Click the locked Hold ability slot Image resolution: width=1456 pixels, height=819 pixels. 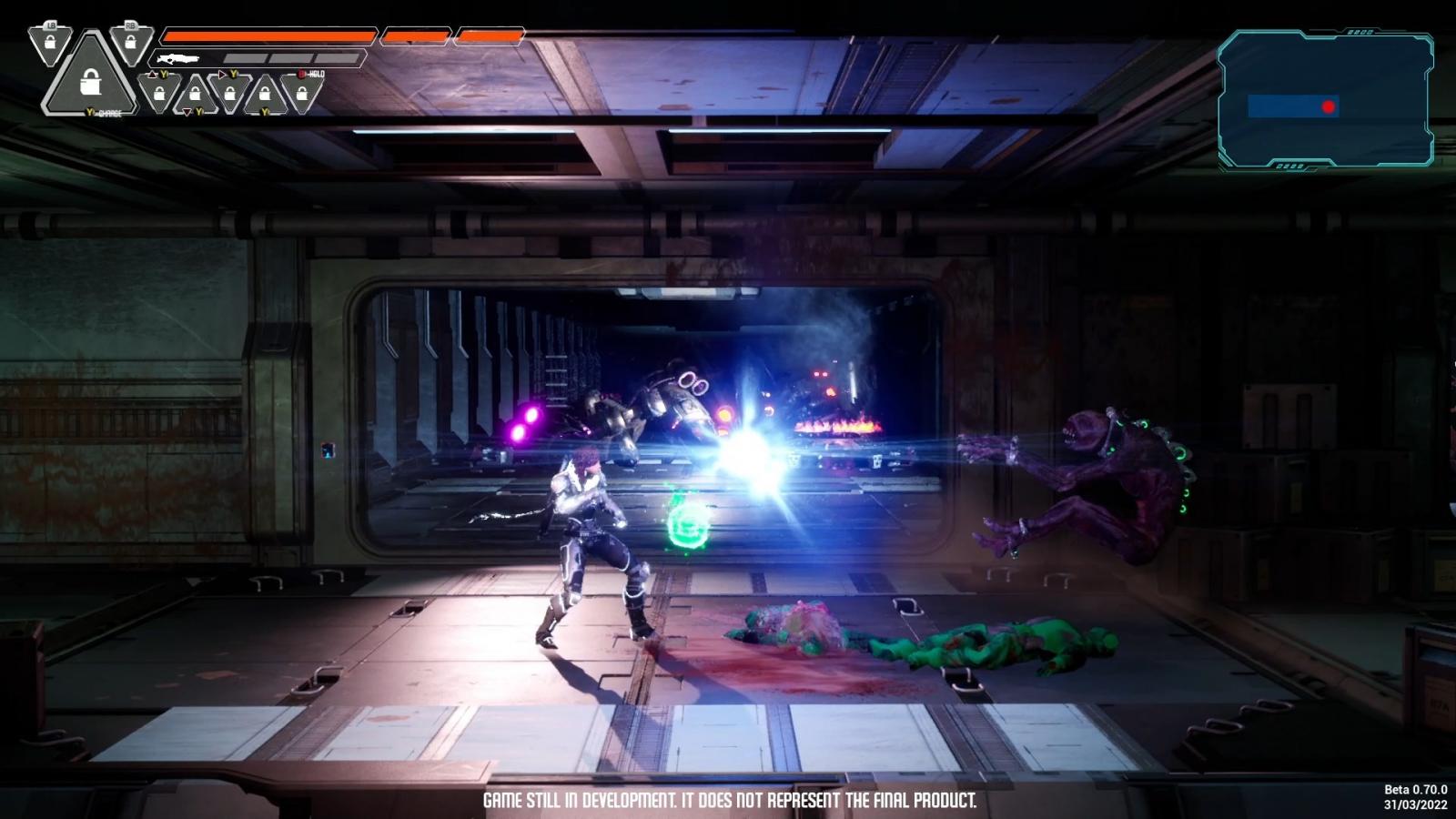[x=301, y=93]
